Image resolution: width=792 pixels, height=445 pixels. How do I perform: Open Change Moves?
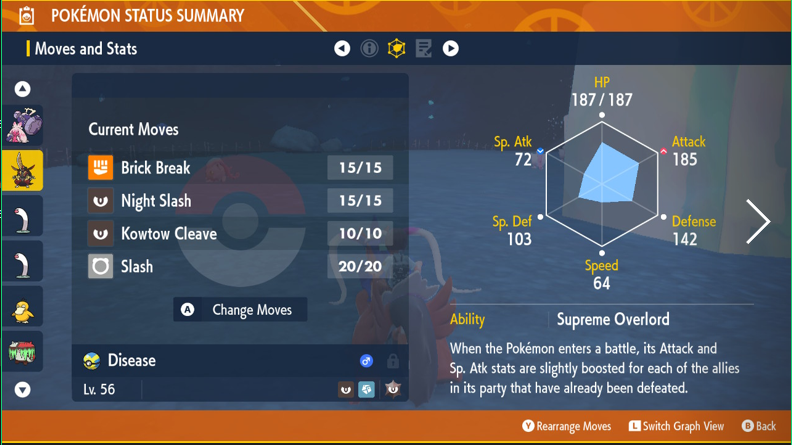[240, 310]
